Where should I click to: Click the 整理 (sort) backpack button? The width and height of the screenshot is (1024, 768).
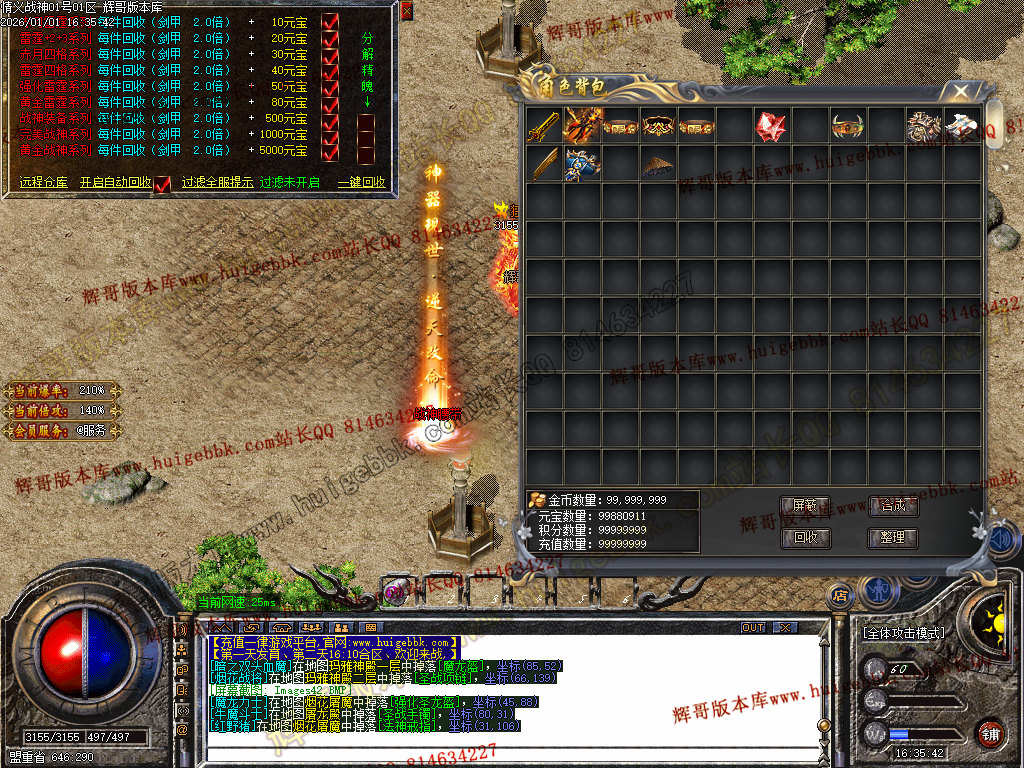pyautogui.click(x=892, y=537)
